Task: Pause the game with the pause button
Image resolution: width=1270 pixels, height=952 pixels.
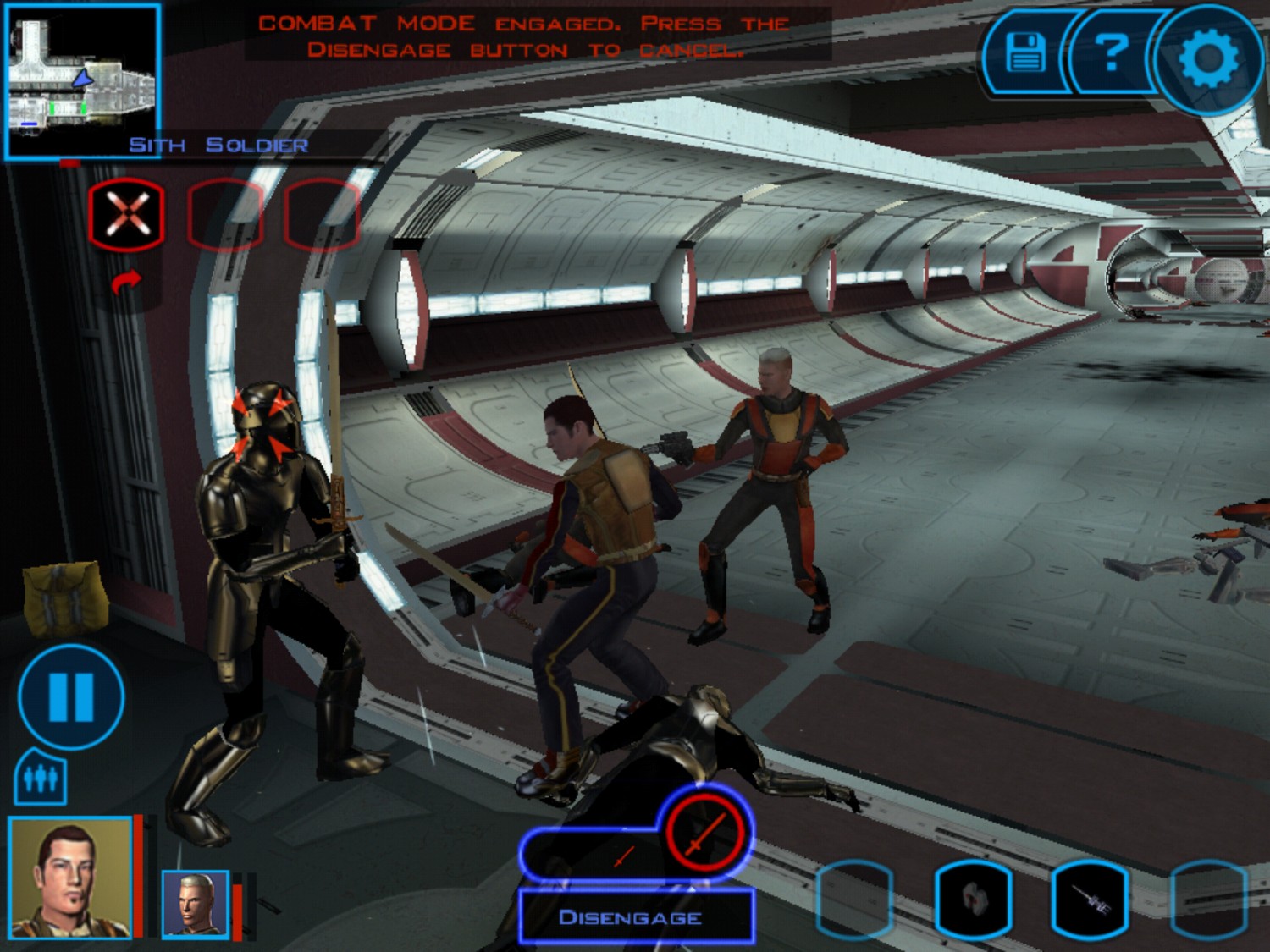Action: click(x=71, y=696)
